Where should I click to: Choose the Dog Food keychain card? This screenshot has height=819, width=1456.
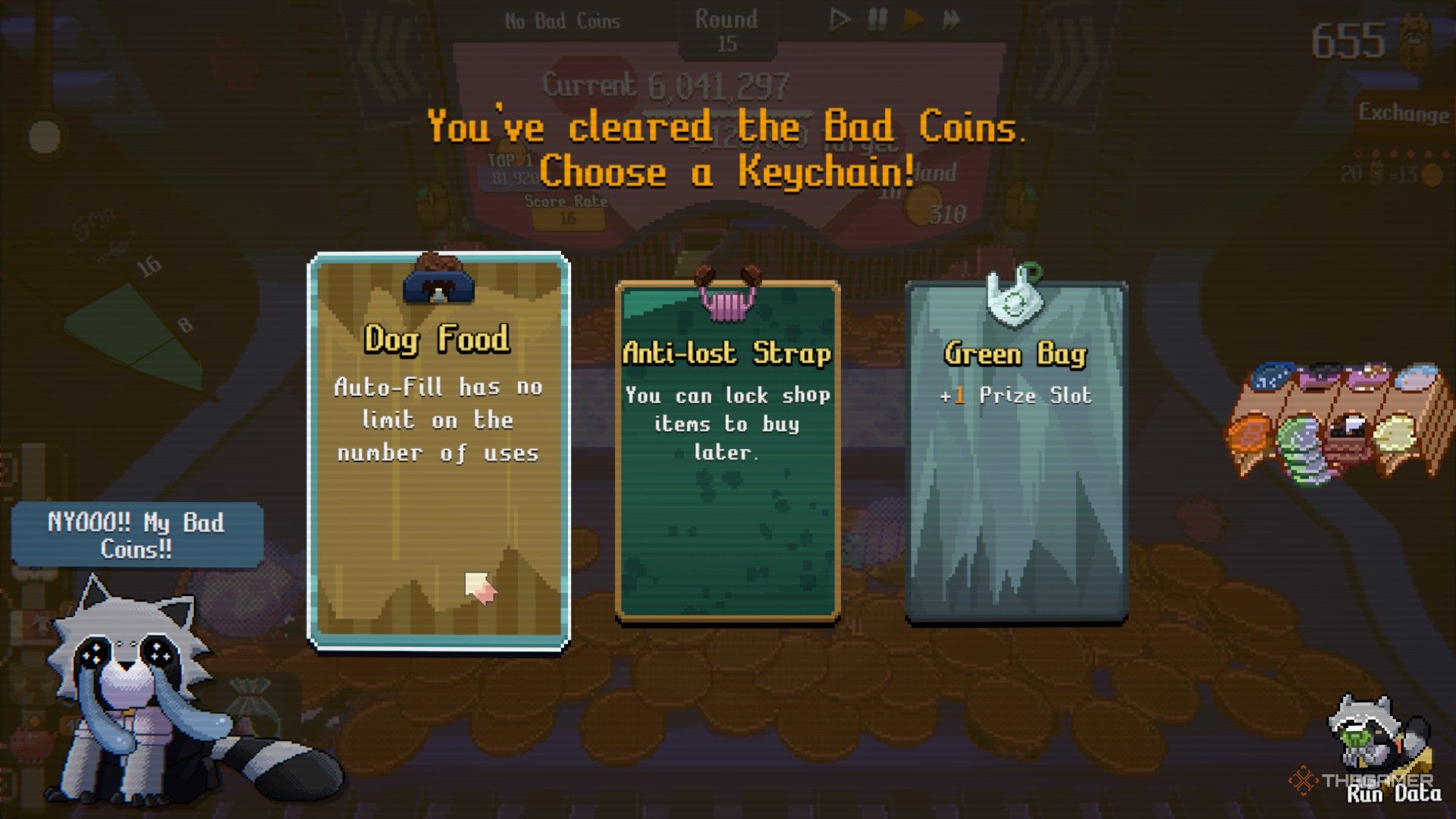pyautogui.click(x=438, y=452)
